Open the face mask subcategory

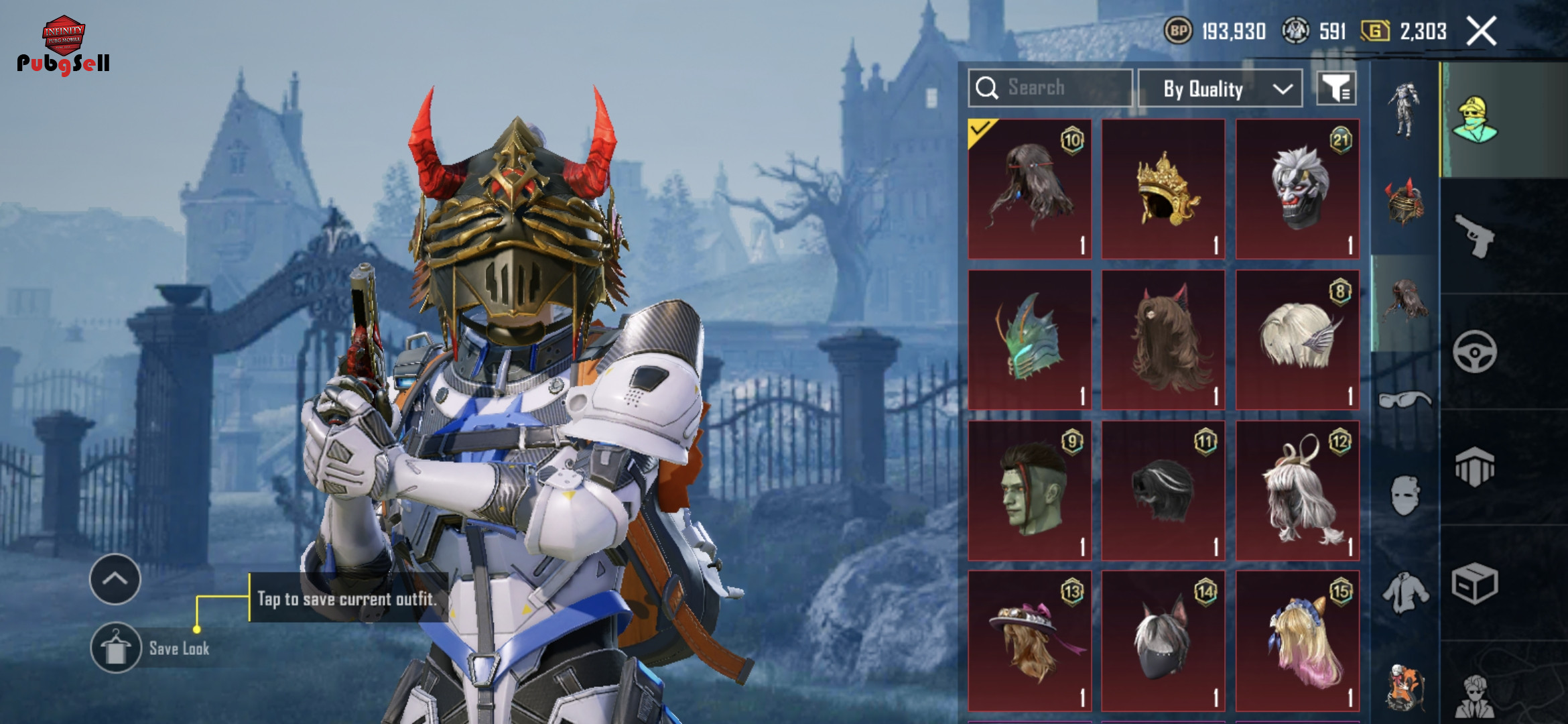tap(1404, 496)
